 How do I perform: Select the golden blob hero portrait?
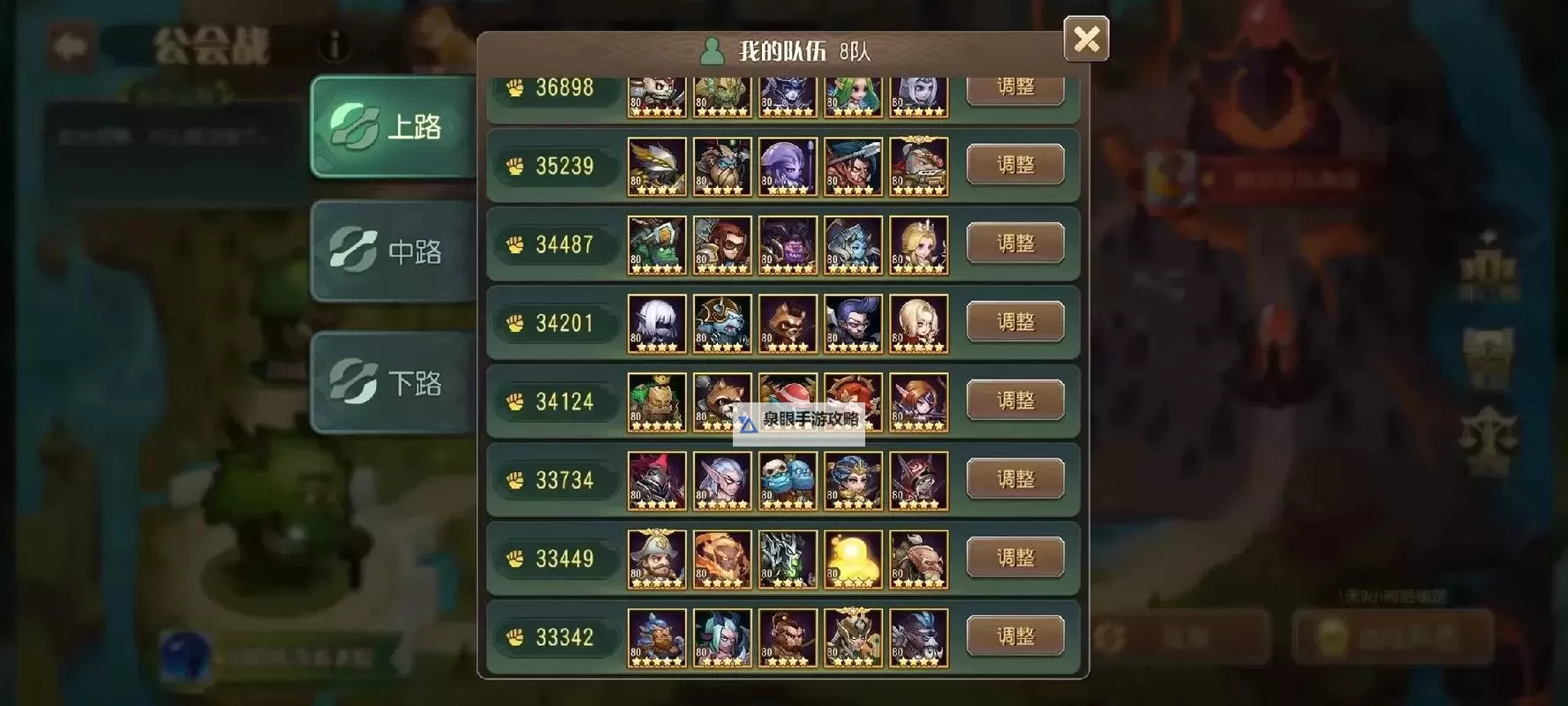tap(853, 559)
